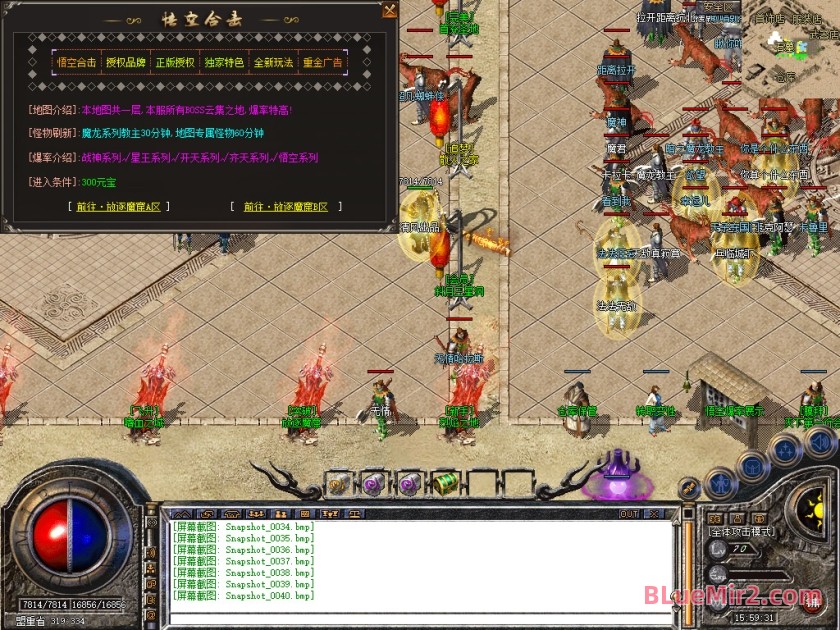Screen dimensions: 840x630
Task: Show the 独家特色 tab
Action: tap(224, 62)
